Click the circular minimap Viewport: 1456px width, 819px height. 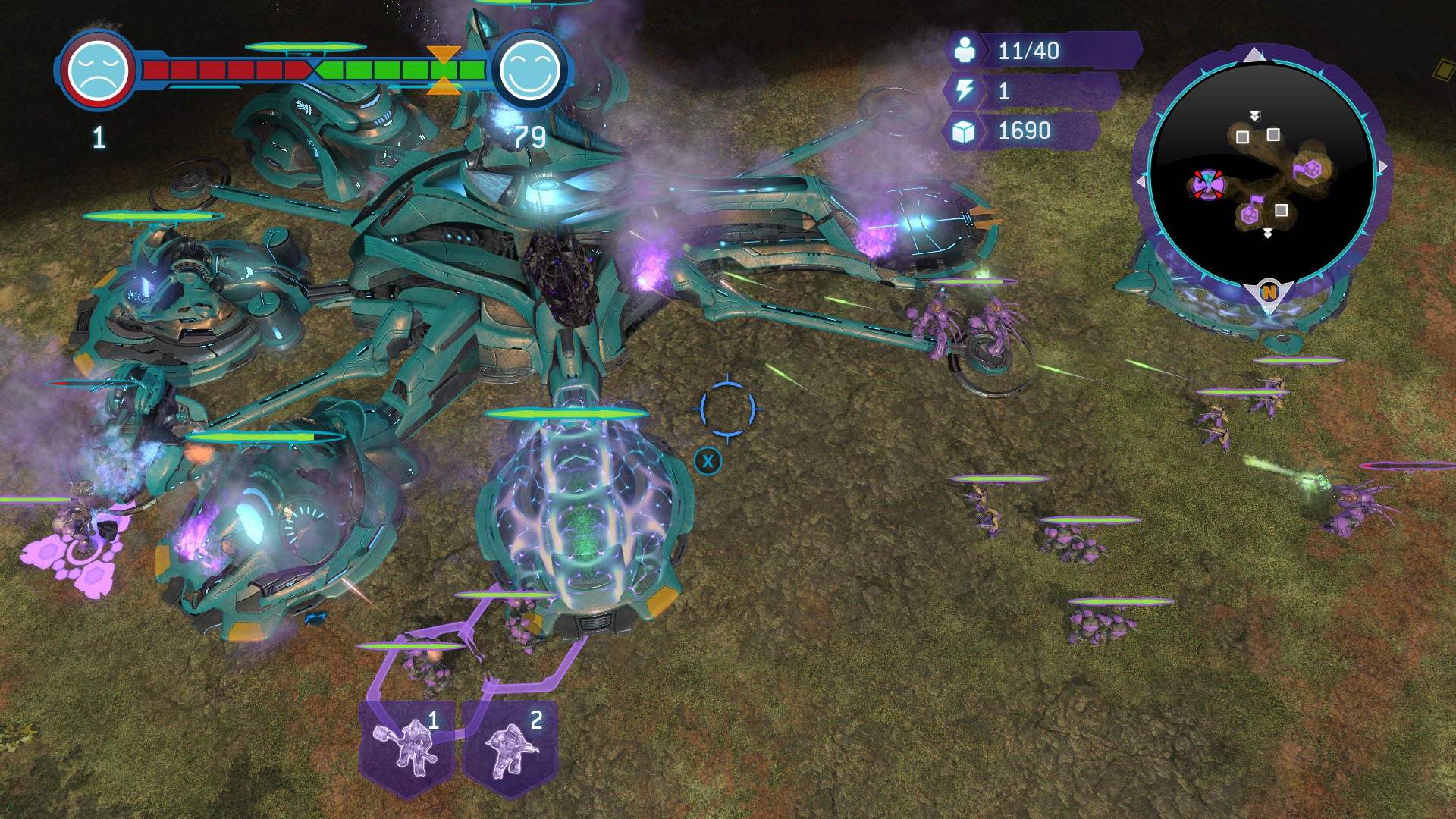coord(1262,172)
